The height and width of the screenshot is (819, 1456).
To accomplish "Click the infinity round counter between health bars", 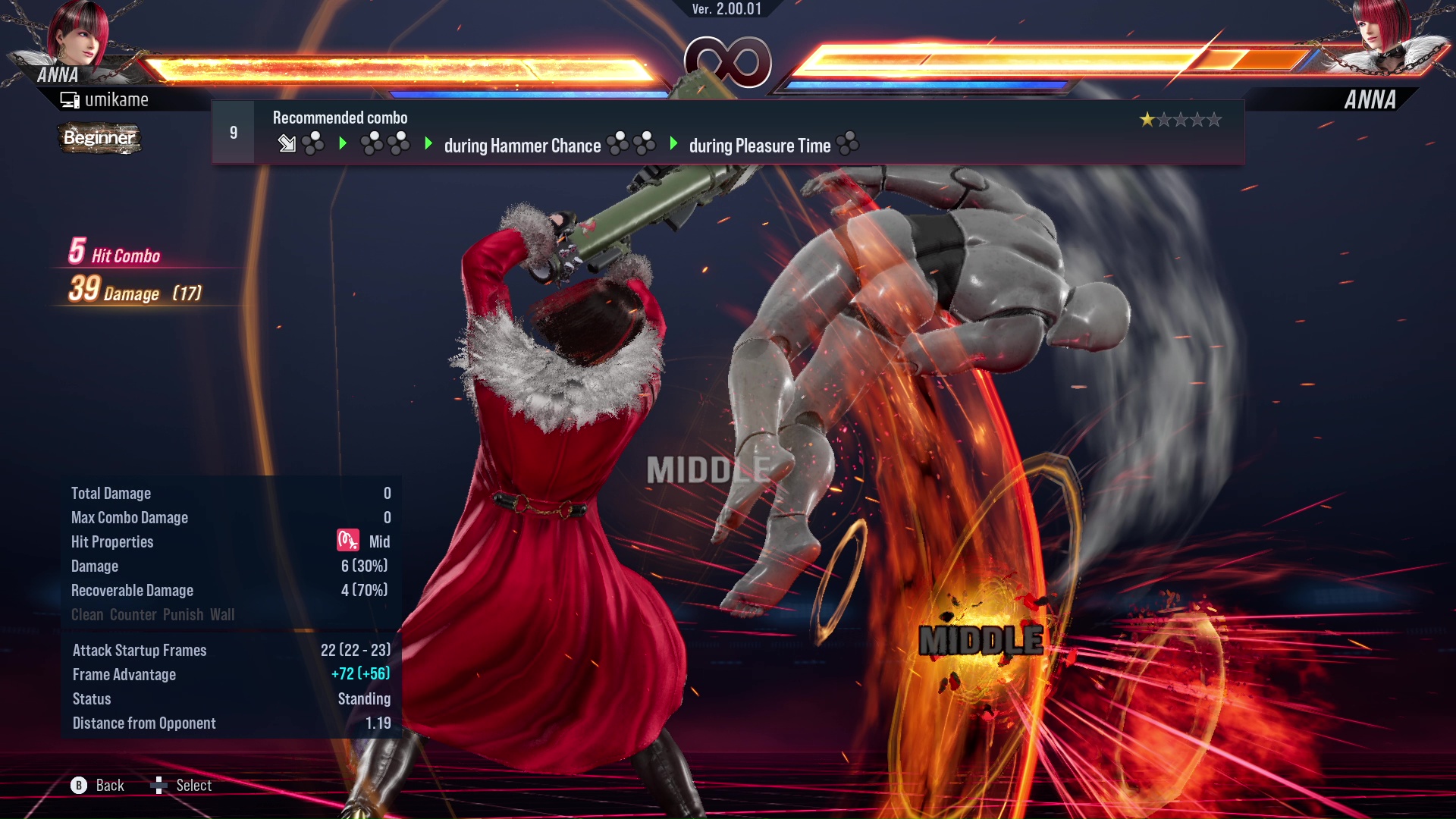I will tap(727, 62).
